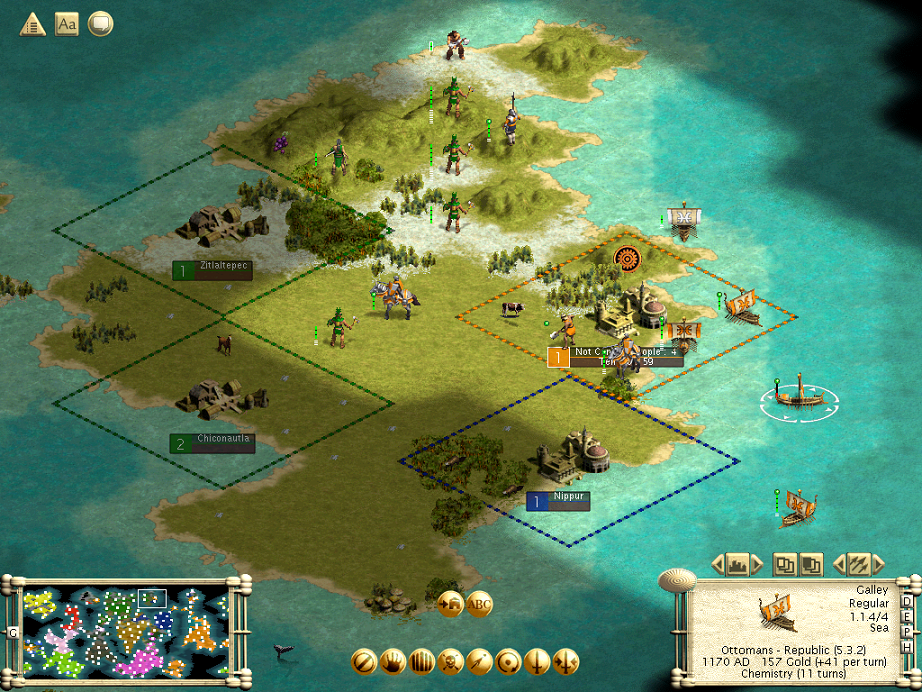Click the slashed-circle skip turn order

364,661
